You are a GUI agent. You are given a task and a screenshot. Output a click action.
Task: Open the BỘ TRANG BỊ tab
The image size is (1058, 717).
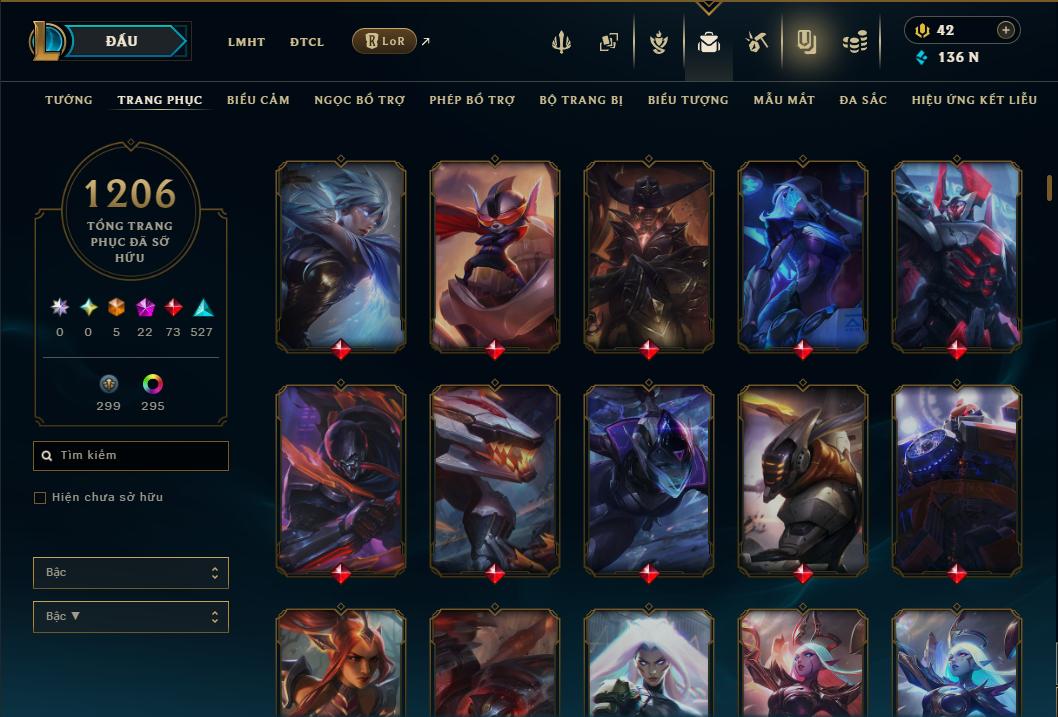tap(581, 100)
